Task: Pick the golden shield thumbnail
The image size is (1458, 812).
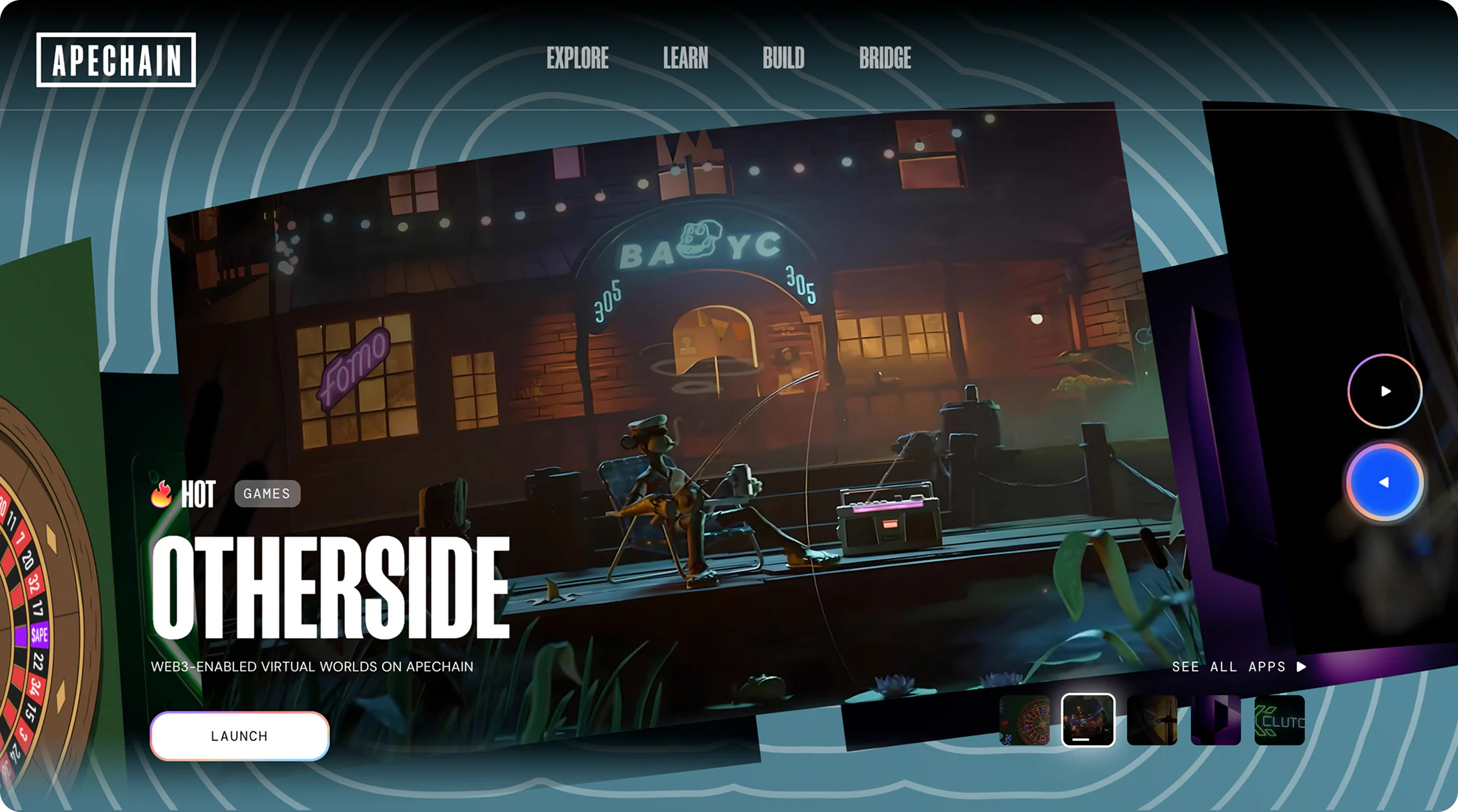Action: coord(1151,720)
